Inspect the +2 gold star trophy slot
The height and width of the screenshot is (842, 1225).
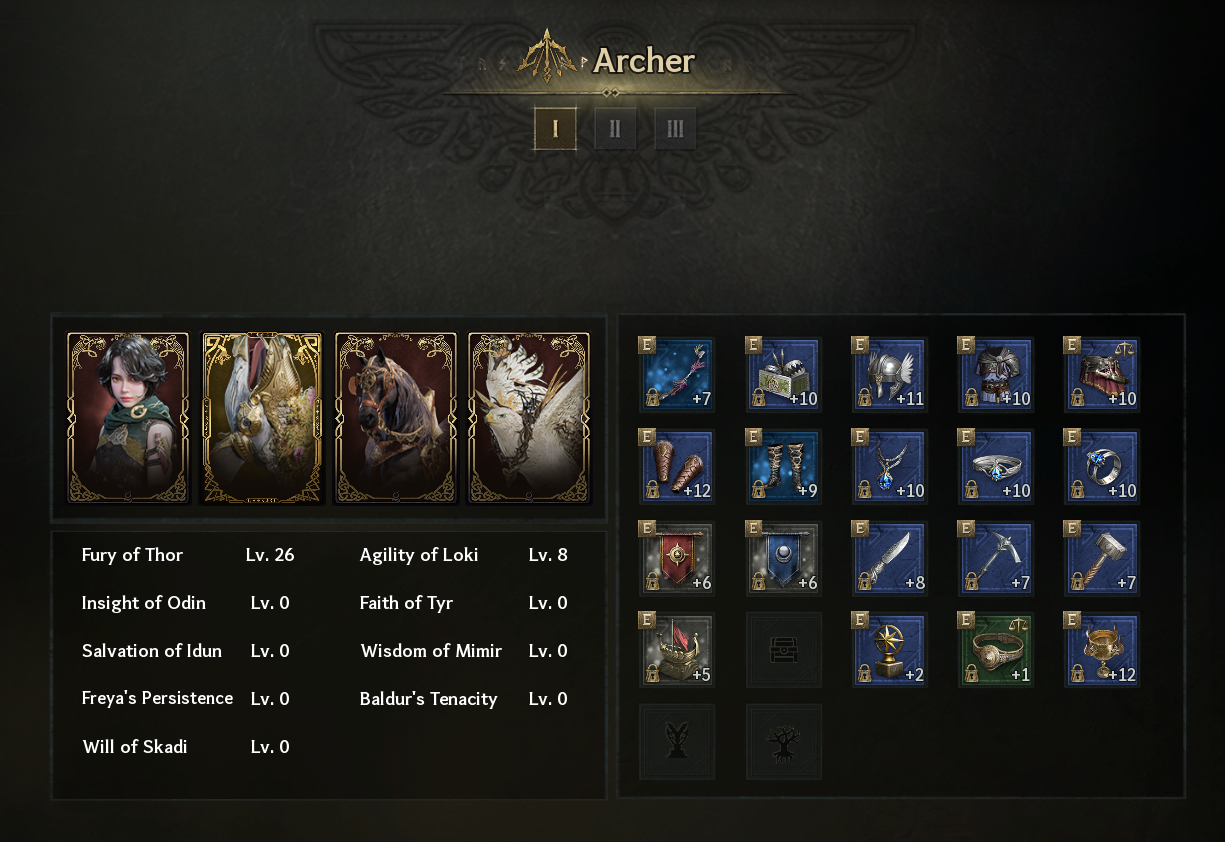click(890, 651)
